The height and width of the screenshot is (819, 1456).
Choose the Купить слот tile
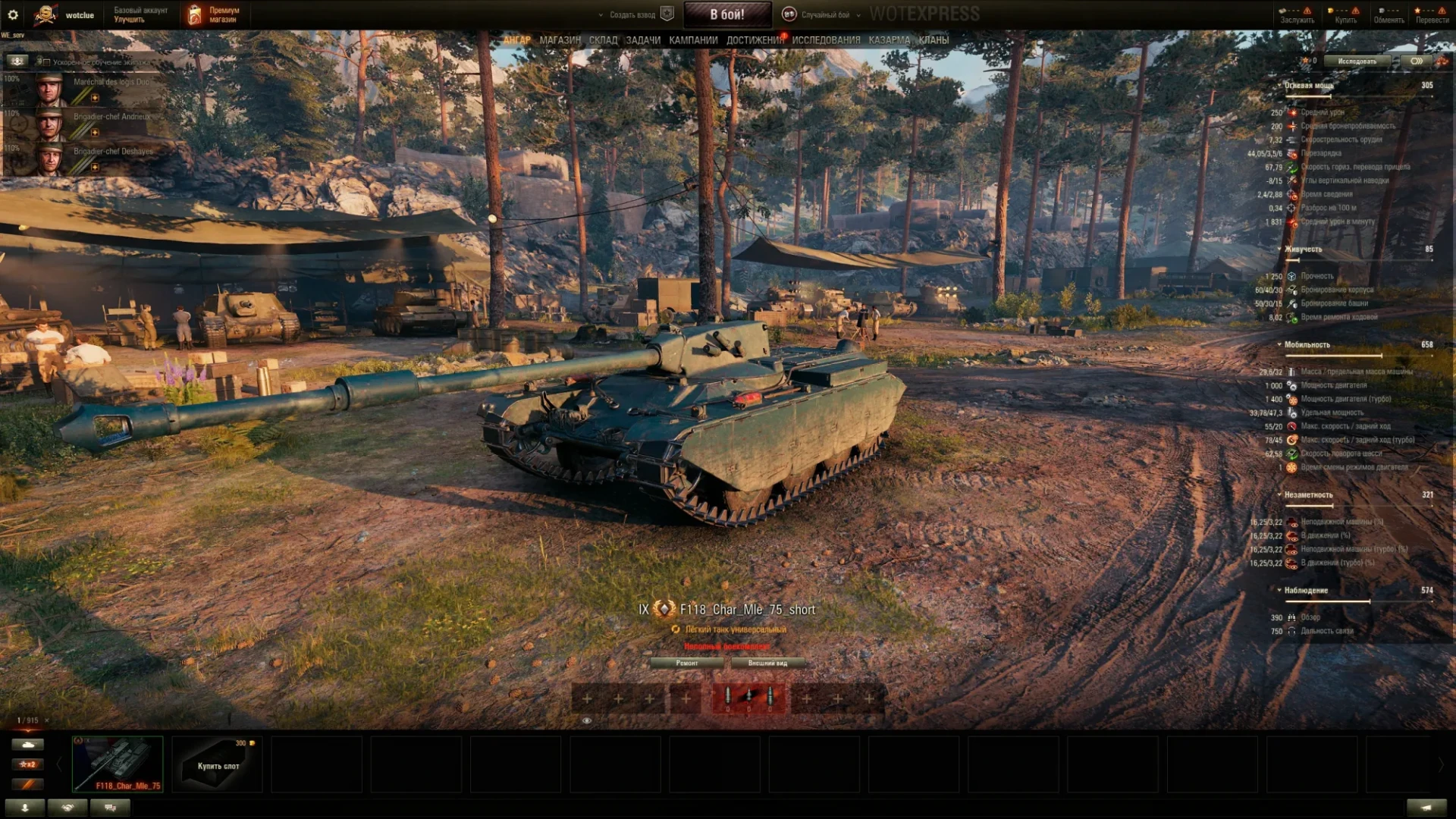218,764
